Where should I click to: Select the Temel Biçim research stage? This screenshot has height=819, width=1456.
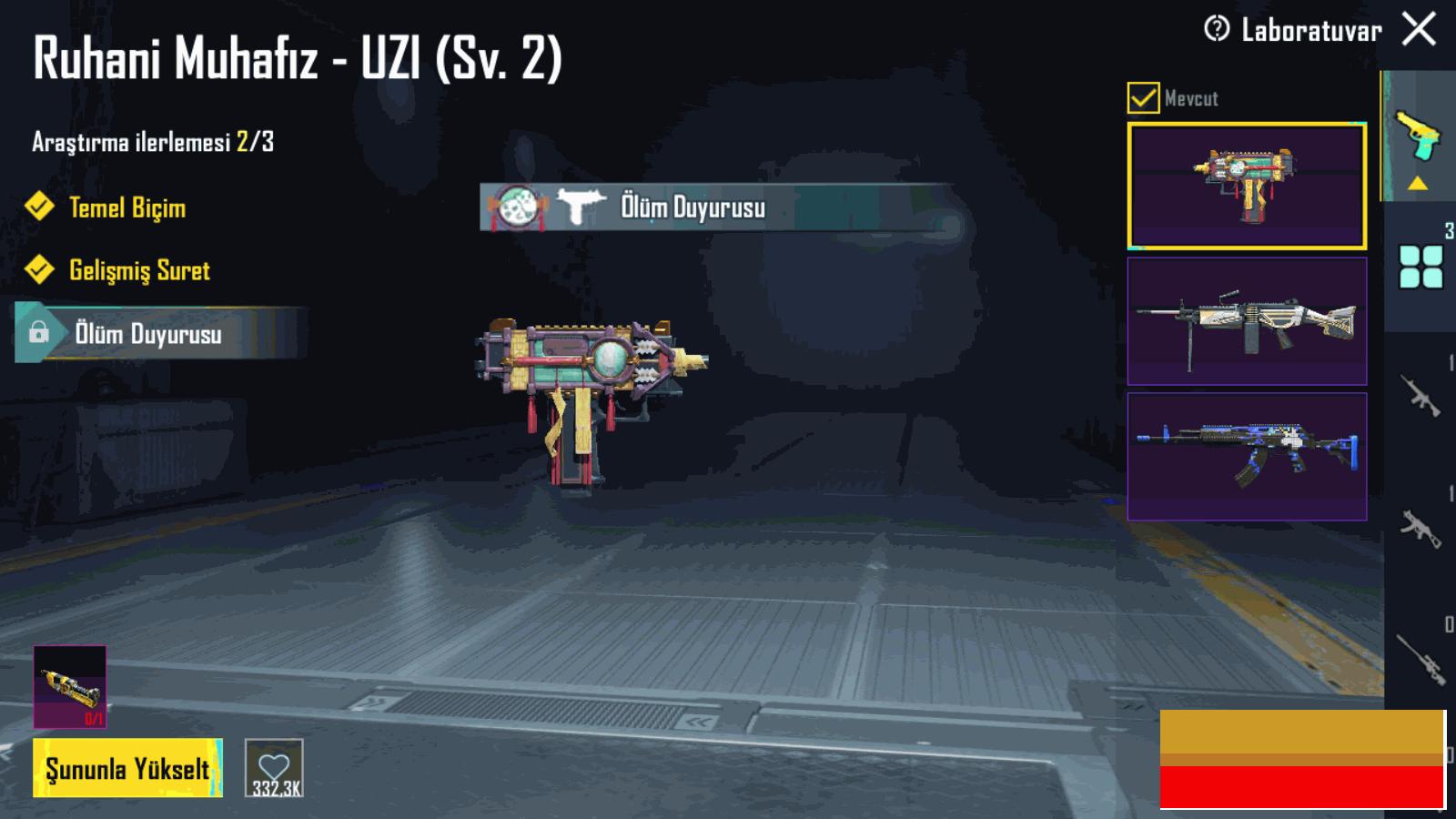pyautogui.click(x=127, y=207)
